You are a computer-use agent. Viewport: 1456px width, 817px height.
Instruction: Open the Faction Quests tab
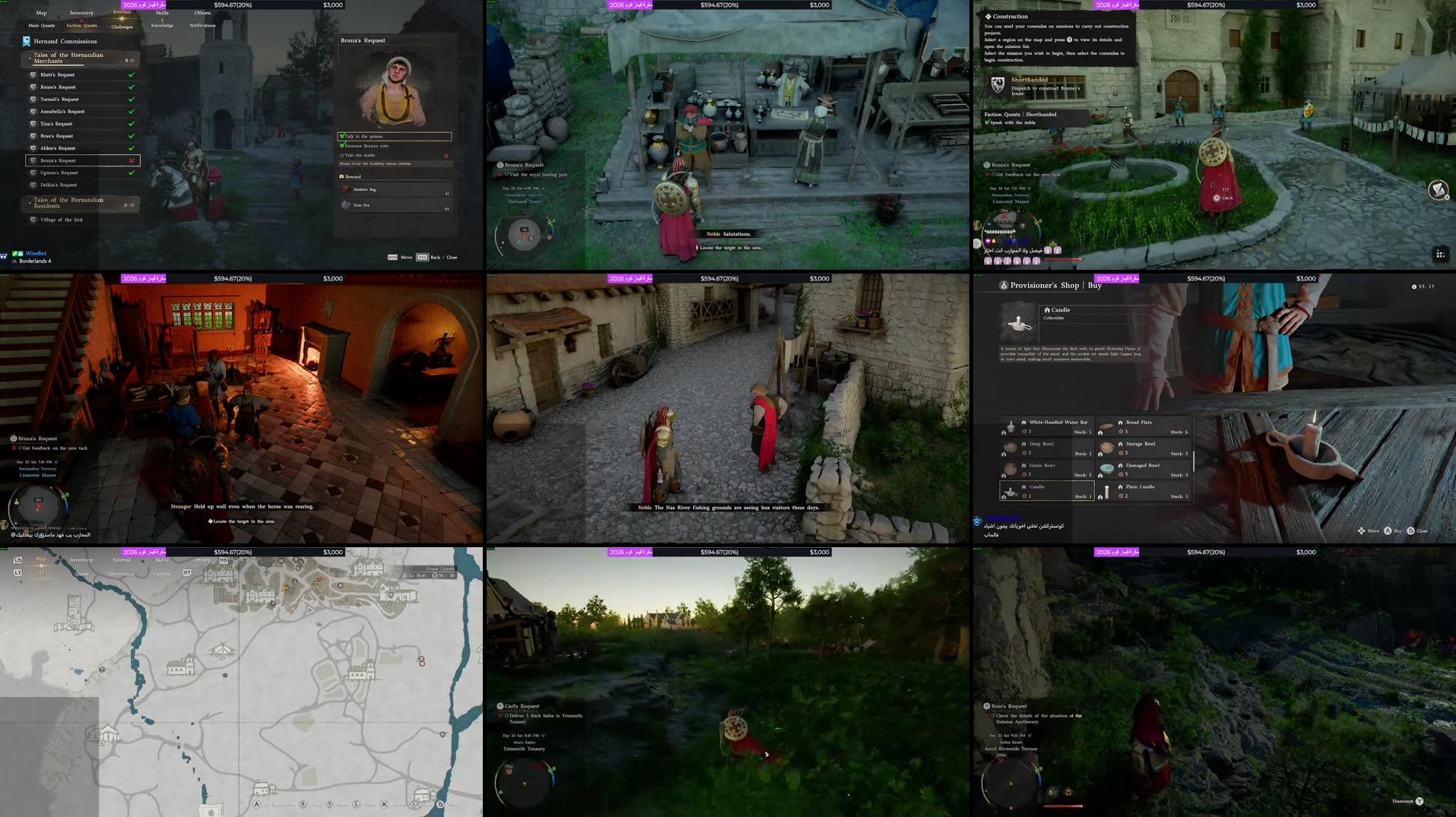pyautogui.click(x=81, y=25)
